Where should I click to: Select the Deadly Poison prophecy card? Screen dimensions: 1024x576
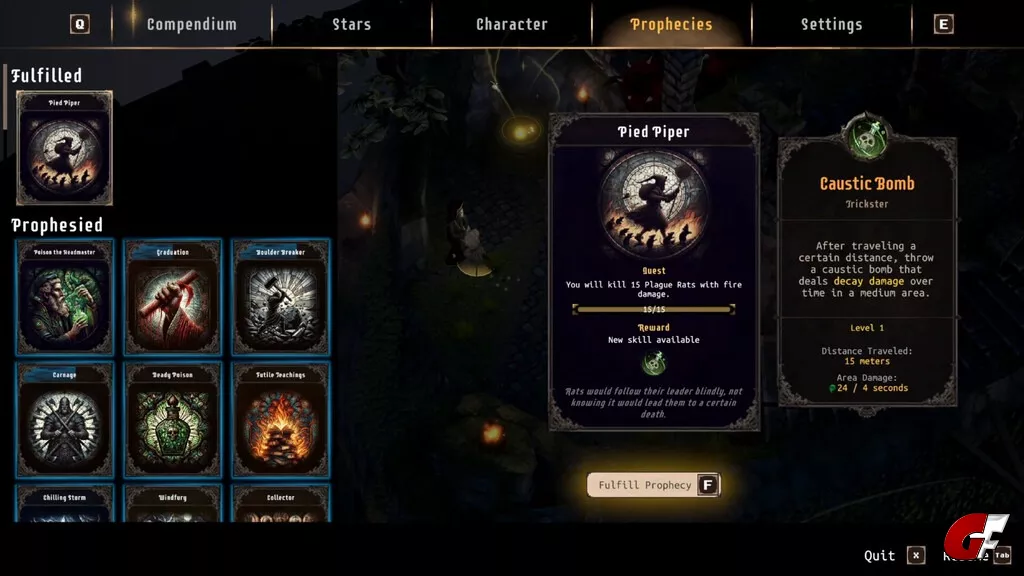[173, 420]
